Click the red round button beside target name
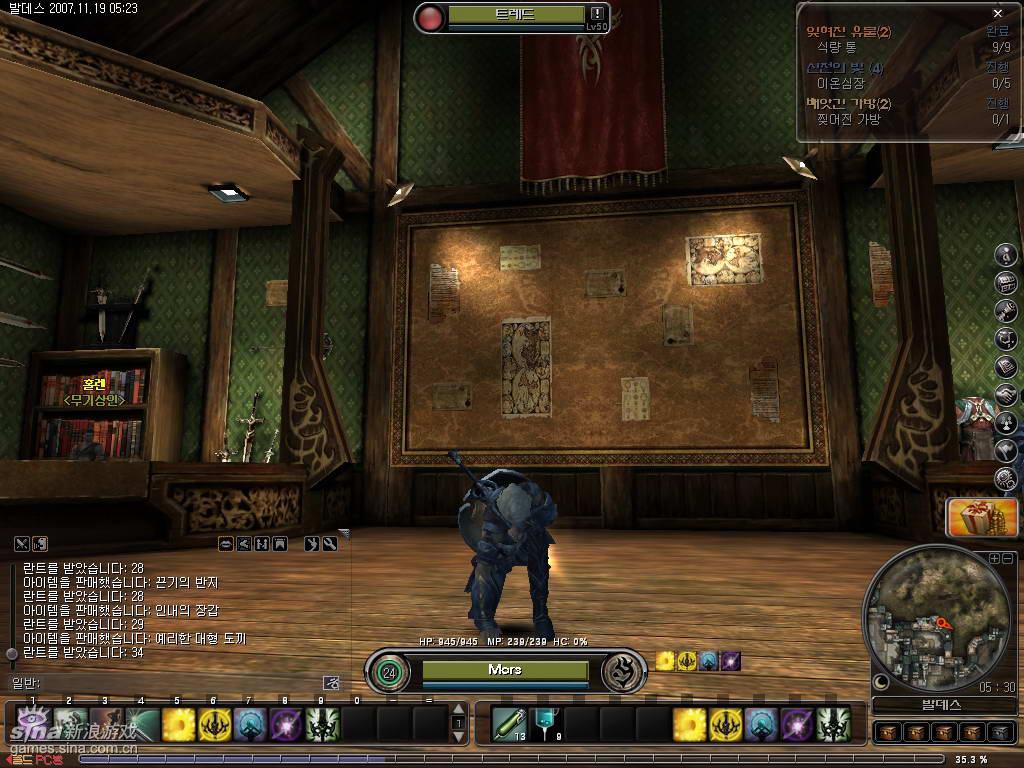 point(431,17)
